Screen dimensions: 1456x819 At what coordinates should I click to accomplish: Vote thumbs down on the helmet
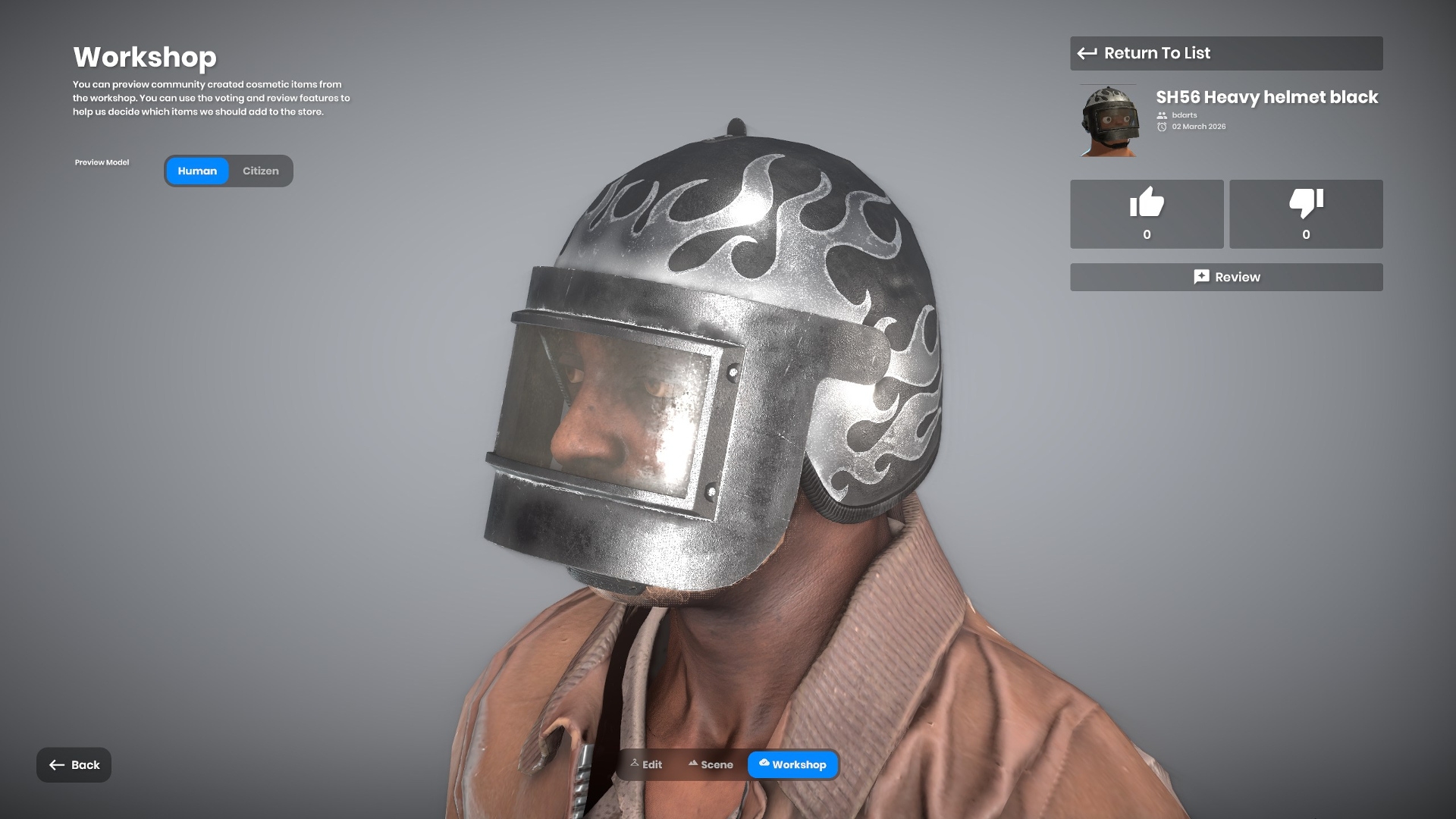tap(1306, 214)
